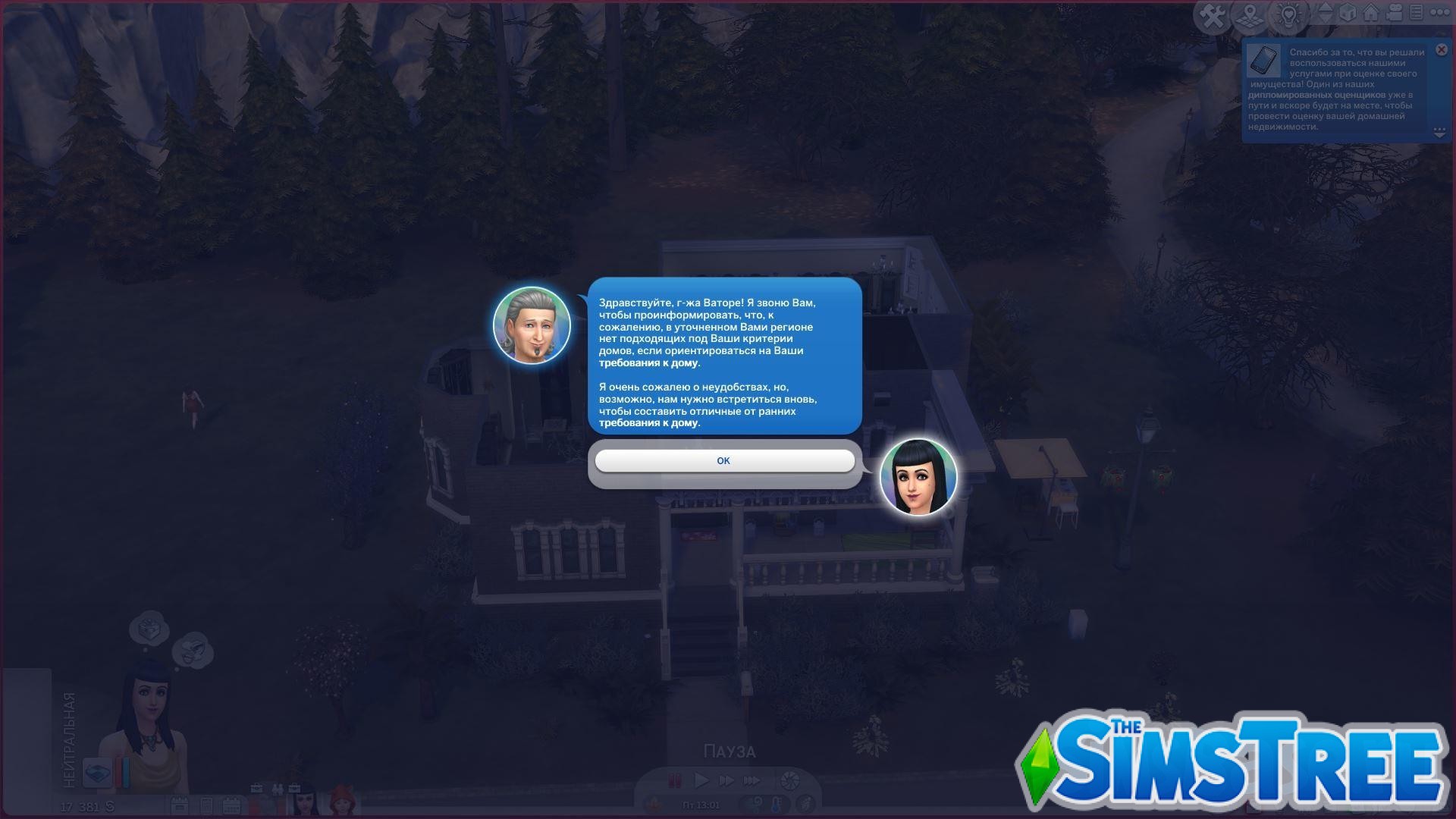Toggle the thermometer weather display

coord(776,806)
